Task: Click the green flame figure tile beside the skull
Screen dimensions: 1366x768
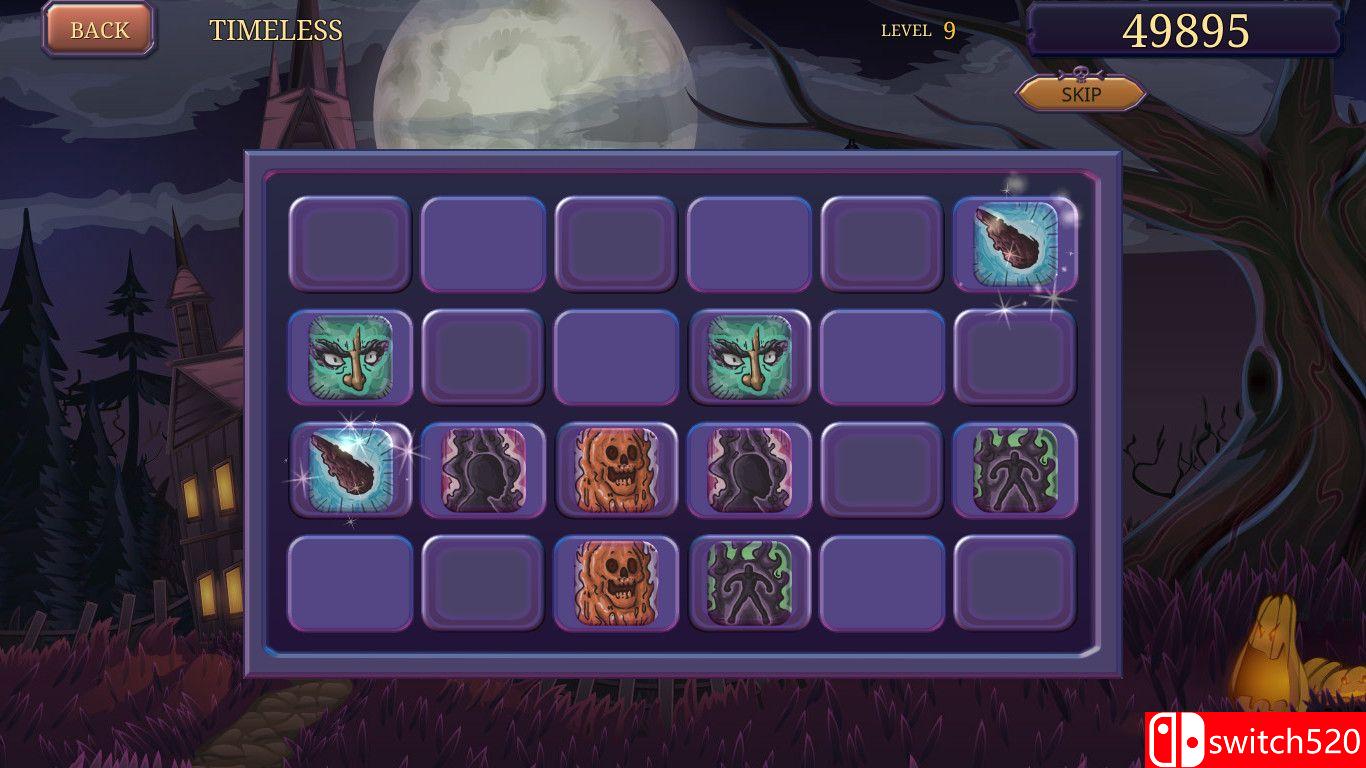Action: (x=750, y=584)
